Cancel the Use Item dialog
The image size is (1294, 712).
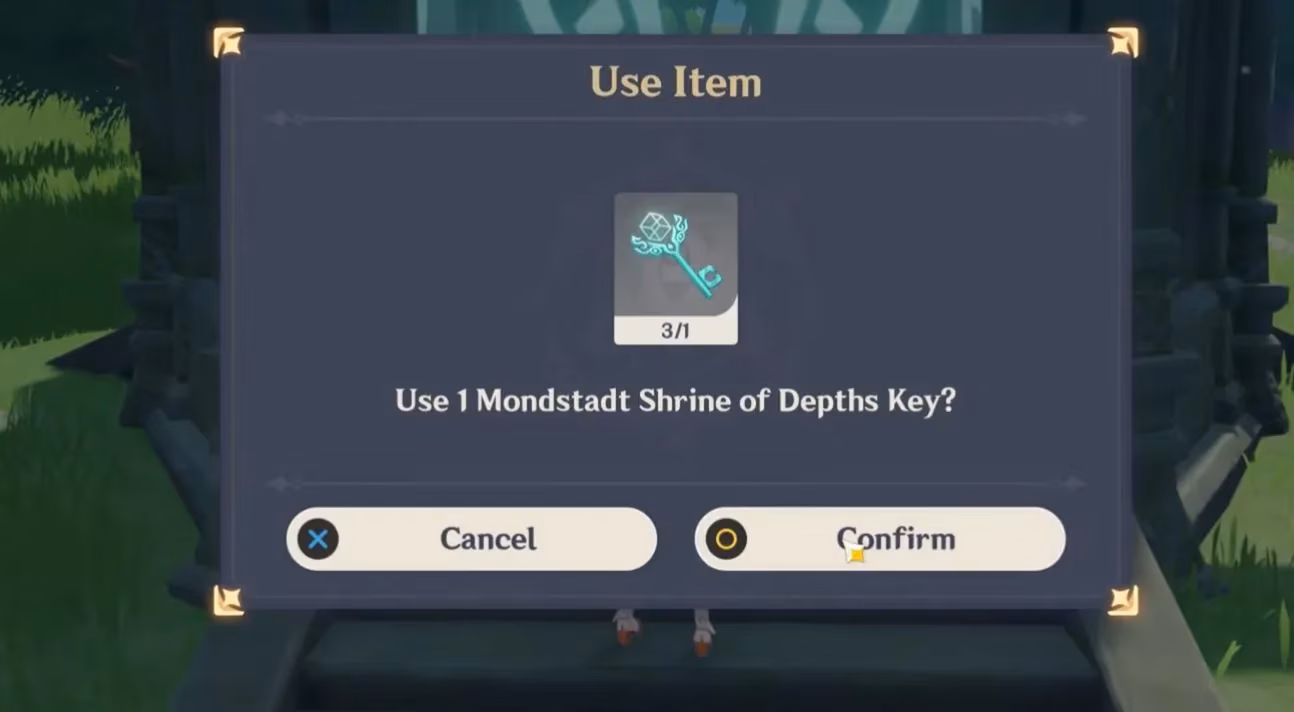471,539
